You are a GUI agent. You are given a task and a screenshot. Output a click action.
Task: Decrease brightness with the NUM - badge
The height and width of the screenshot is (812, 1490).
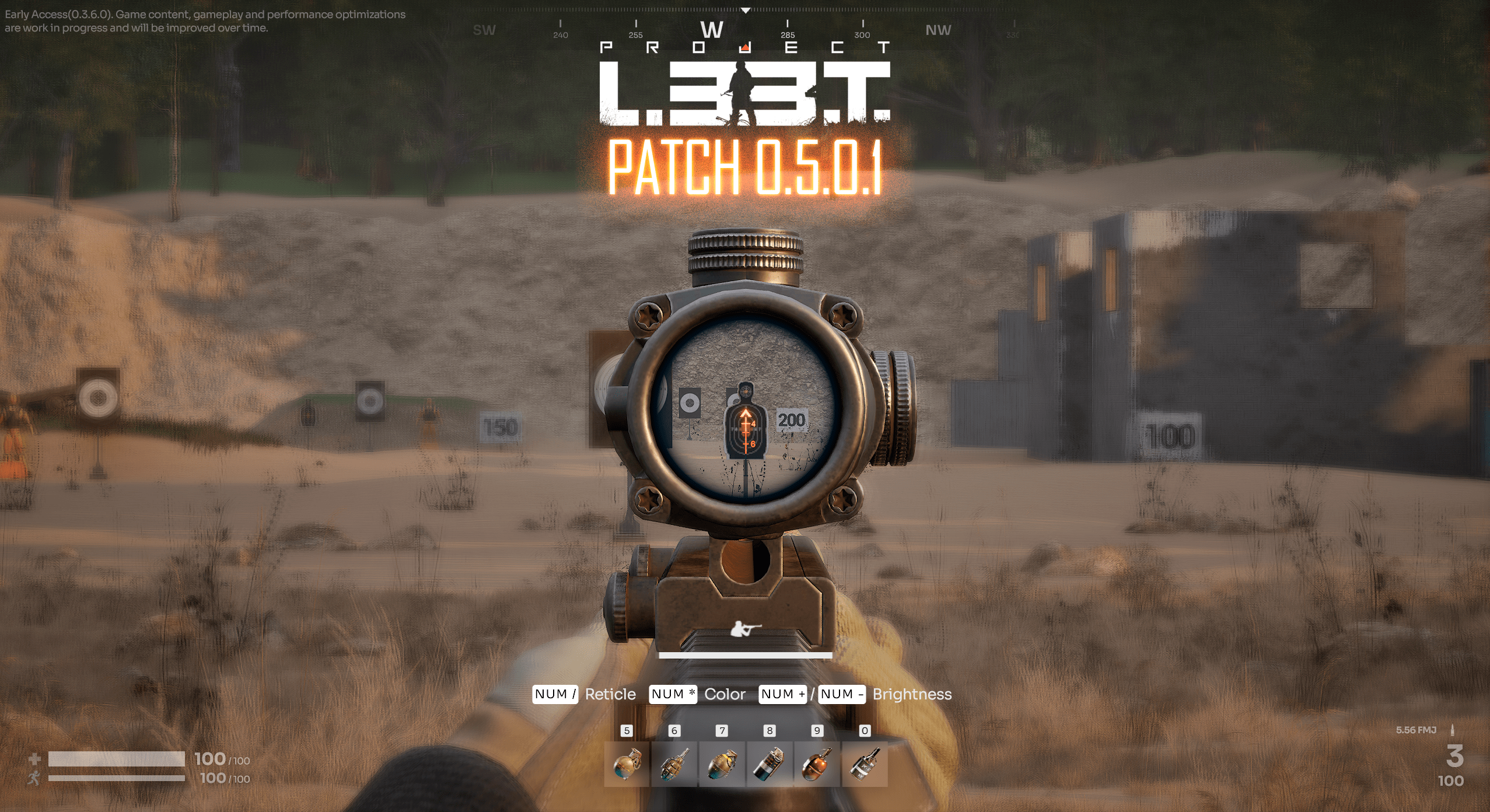842,694
